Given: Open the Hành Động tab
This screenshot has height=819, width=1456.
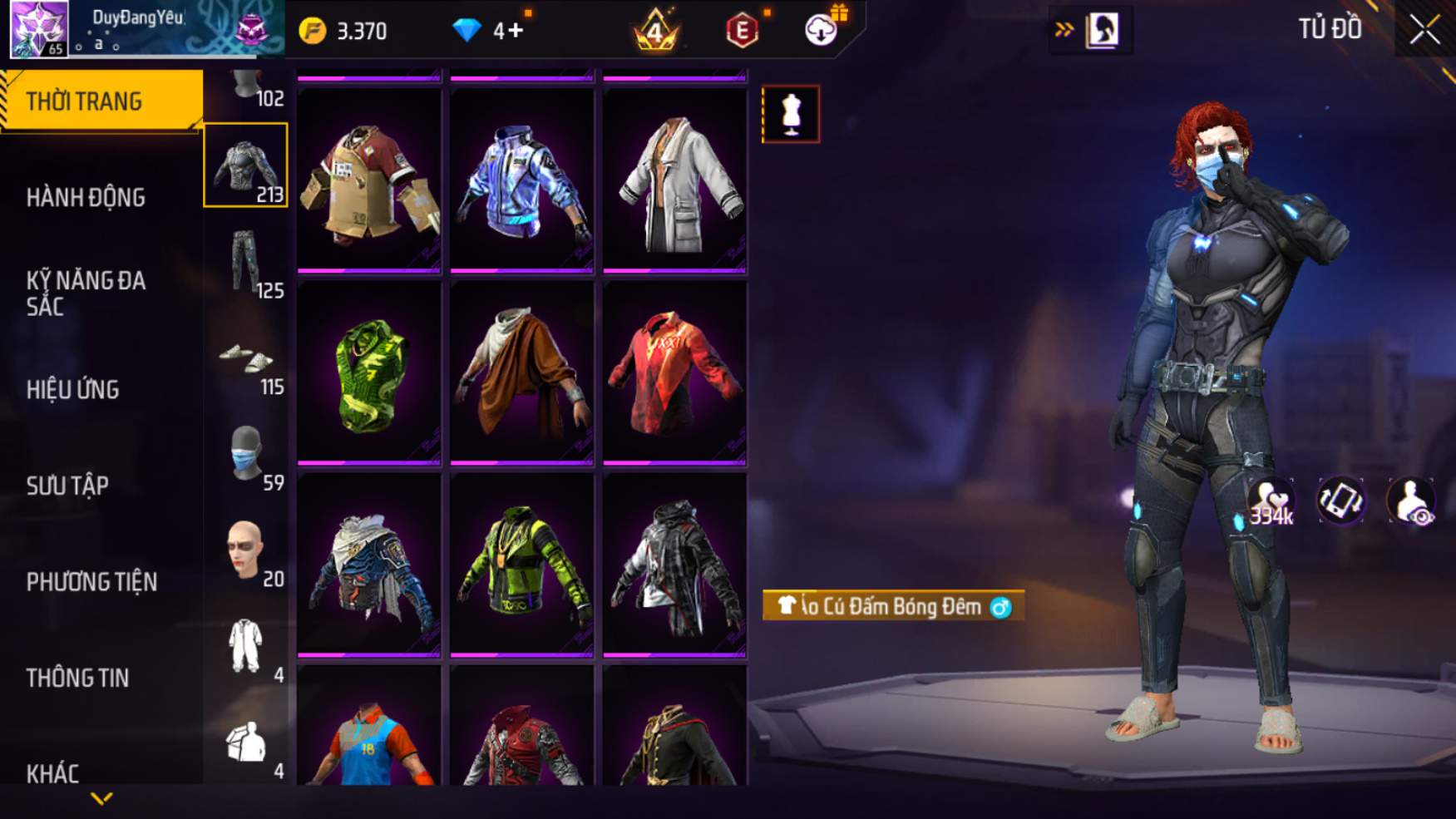Looking at the screenshot, I should click(86, 198).
